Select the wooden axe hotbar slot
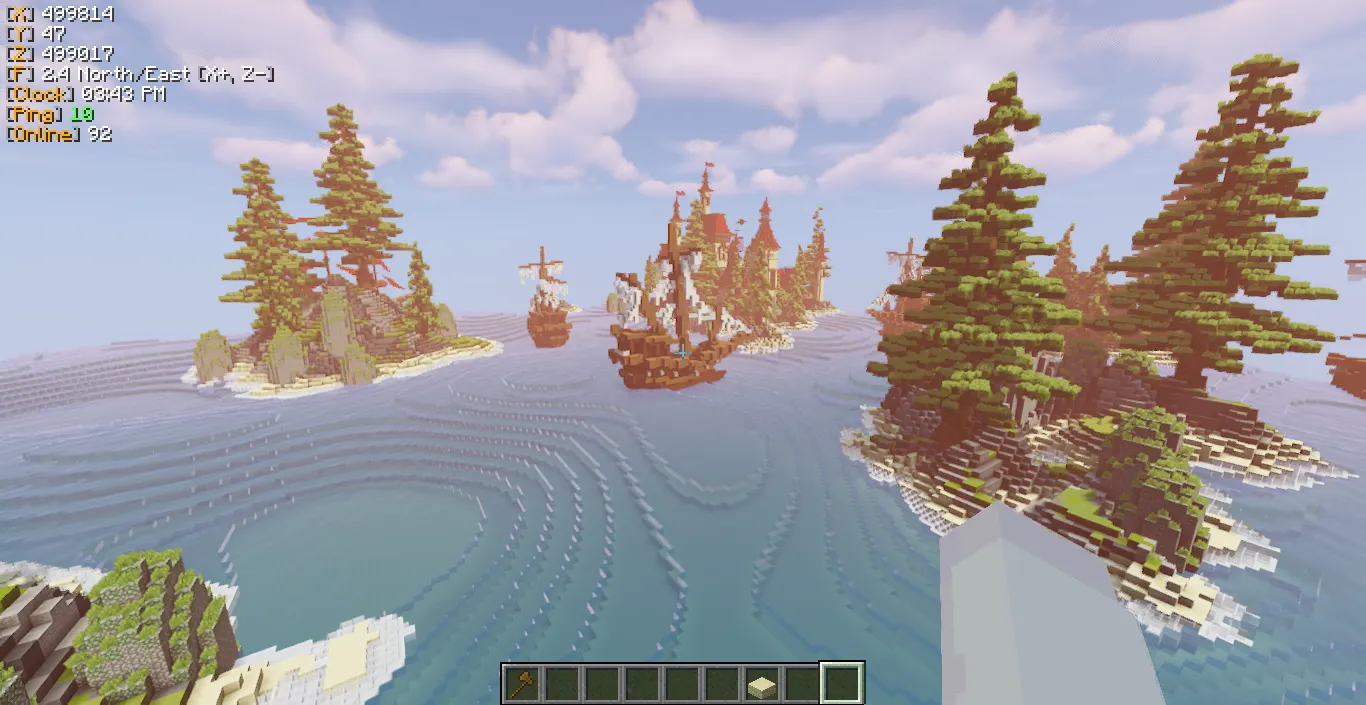The width and height of the screenshot is (1366, 705). click(521, 684)
